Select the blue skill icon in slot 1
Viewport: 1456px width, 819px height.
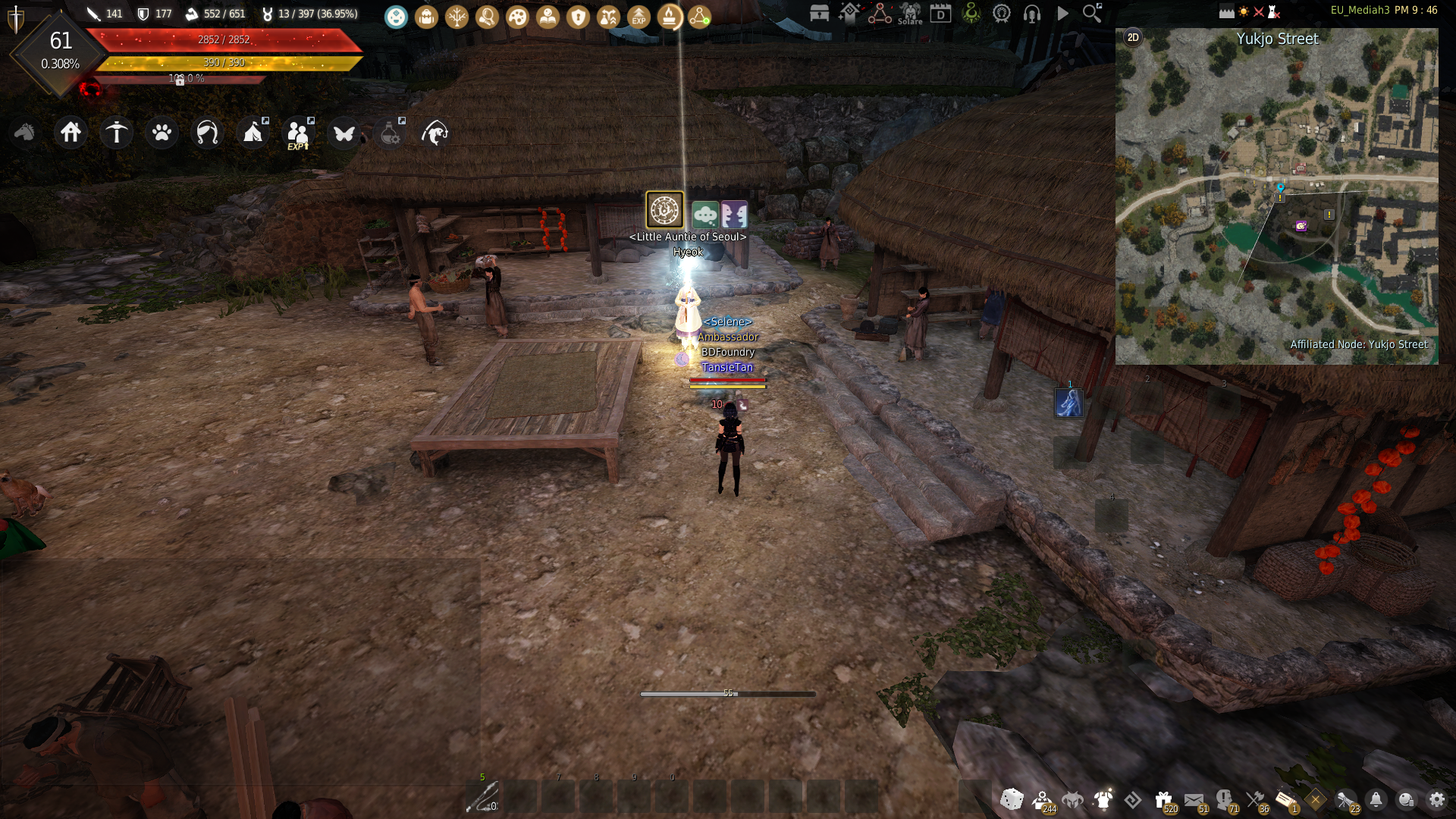1069,403
